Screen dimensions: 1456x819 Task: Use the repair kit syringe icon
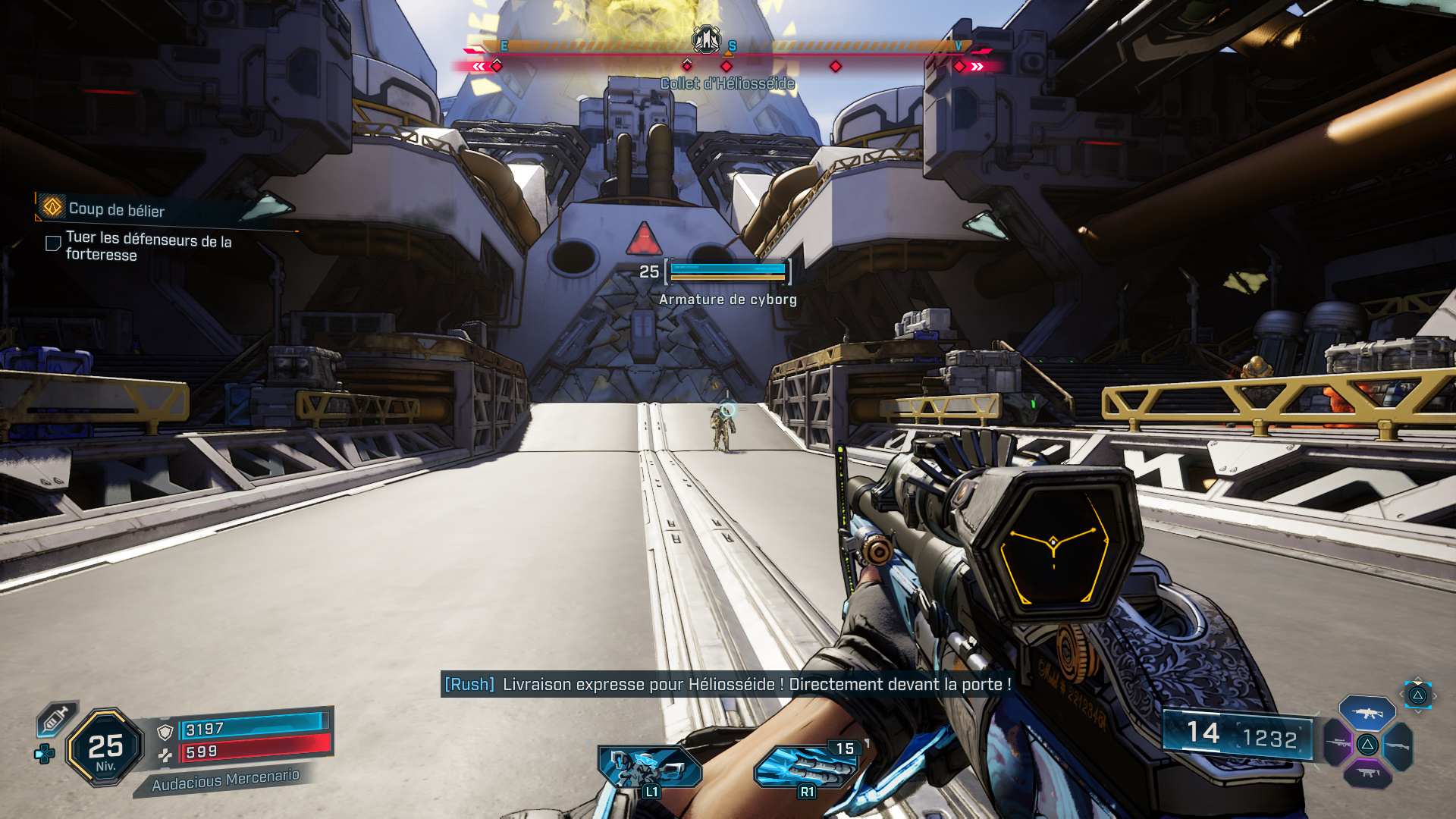click(55, 719)
